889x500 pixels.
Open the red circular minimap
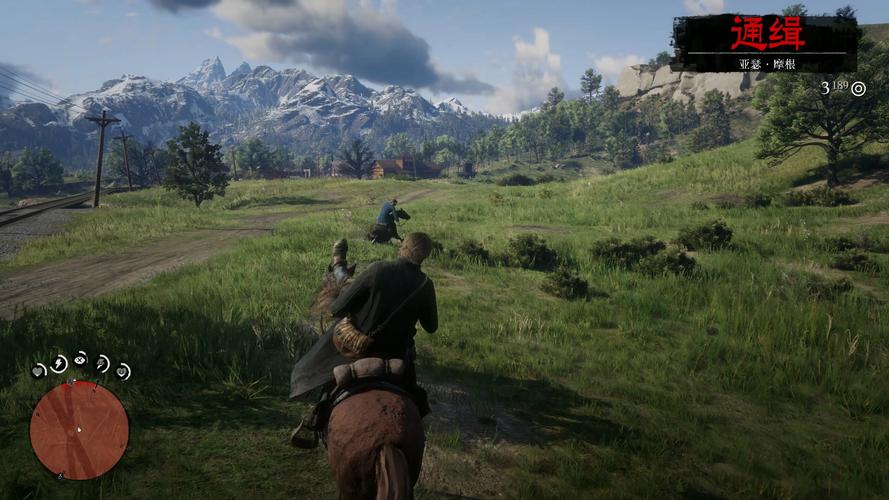point(79,430)
